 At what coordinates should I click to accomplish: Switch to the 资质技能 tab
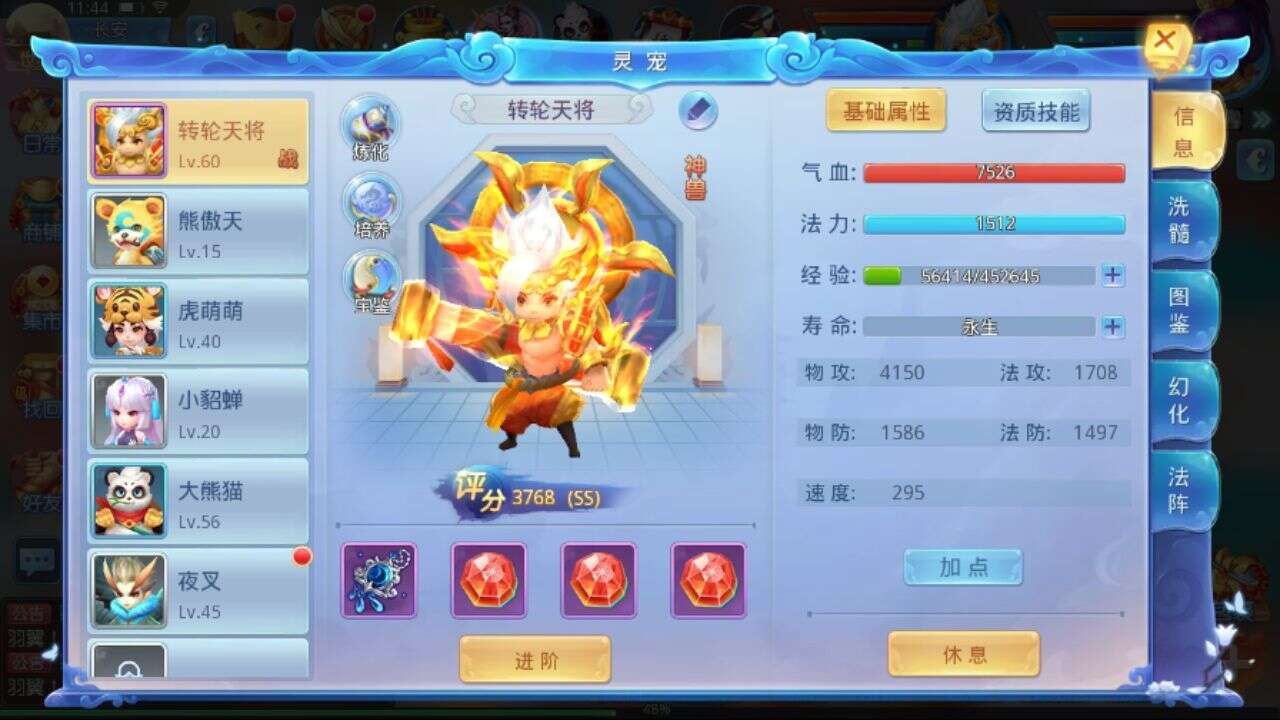pos(1038,113)
